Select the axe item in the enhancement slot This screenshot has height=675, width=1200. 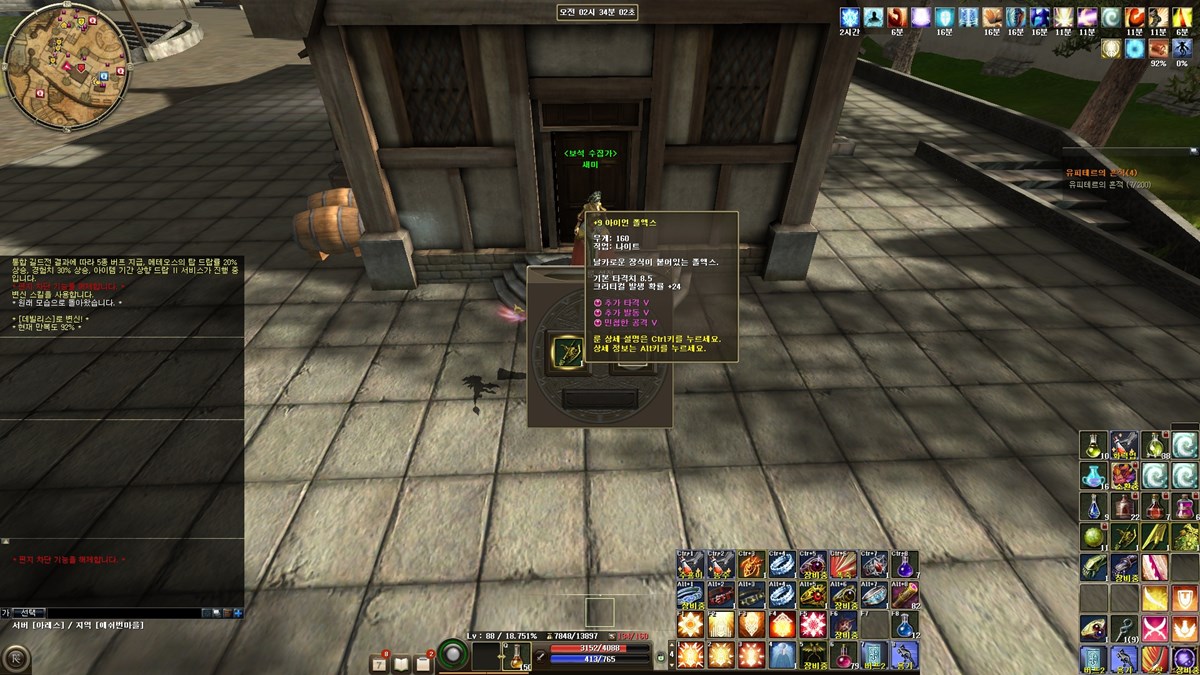(567, 352)
